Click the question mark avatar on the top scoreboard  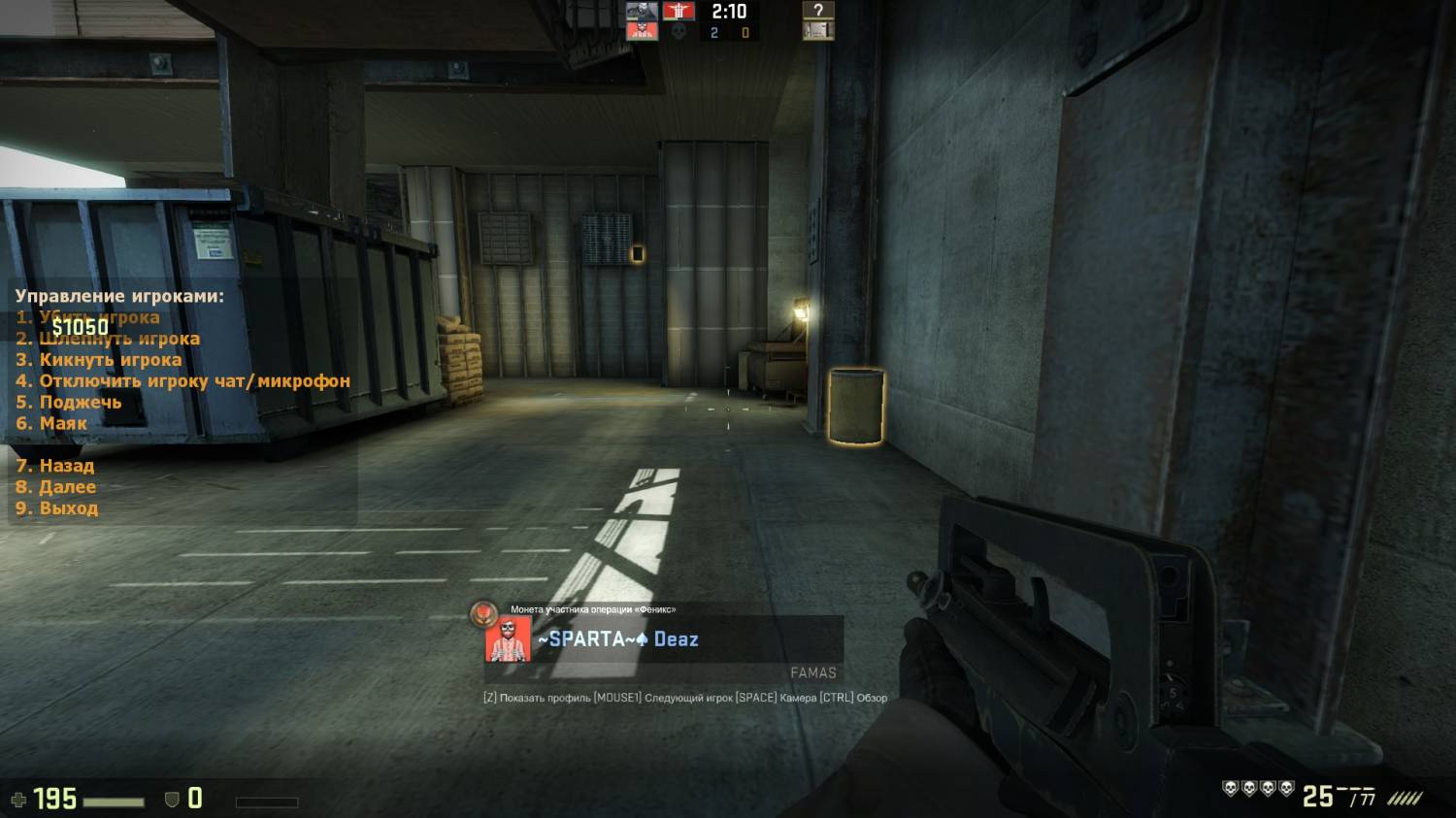point(818,12)
